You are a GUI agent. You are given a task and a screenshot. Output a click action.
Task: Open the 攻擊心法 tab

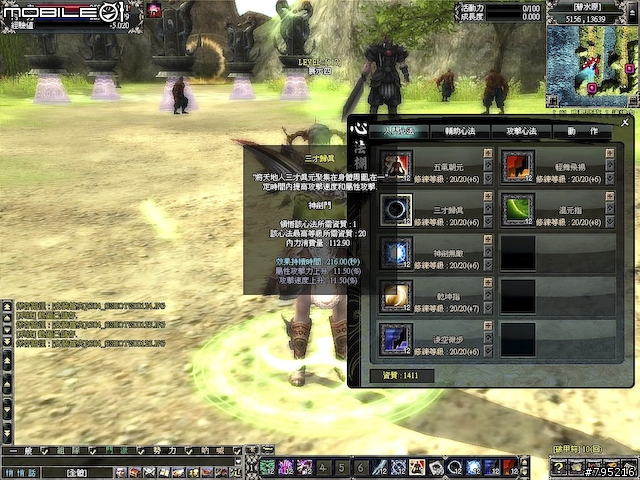(520, 132)
